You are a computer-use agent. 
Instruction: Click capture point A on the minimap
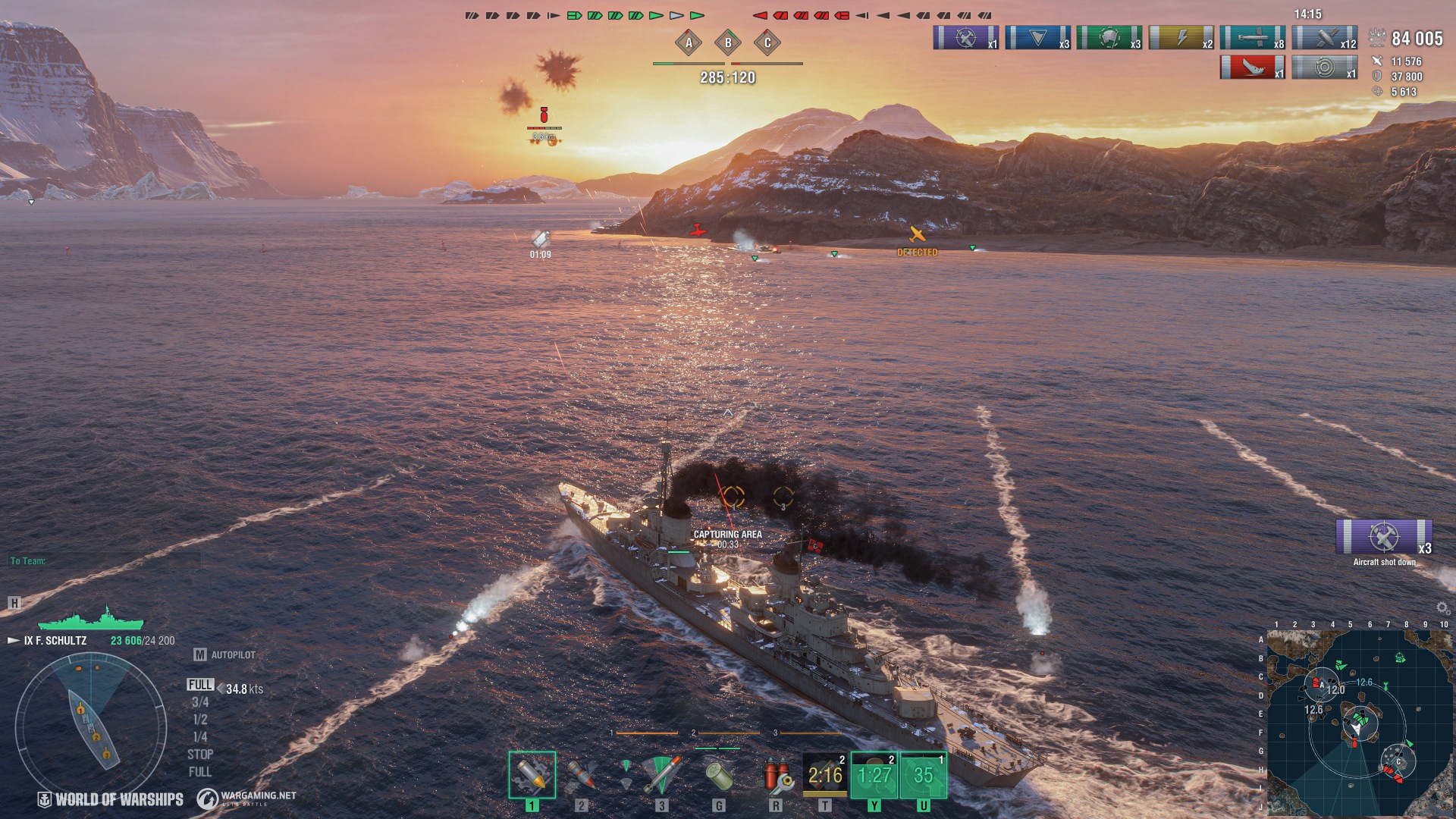coord(1322,685)
